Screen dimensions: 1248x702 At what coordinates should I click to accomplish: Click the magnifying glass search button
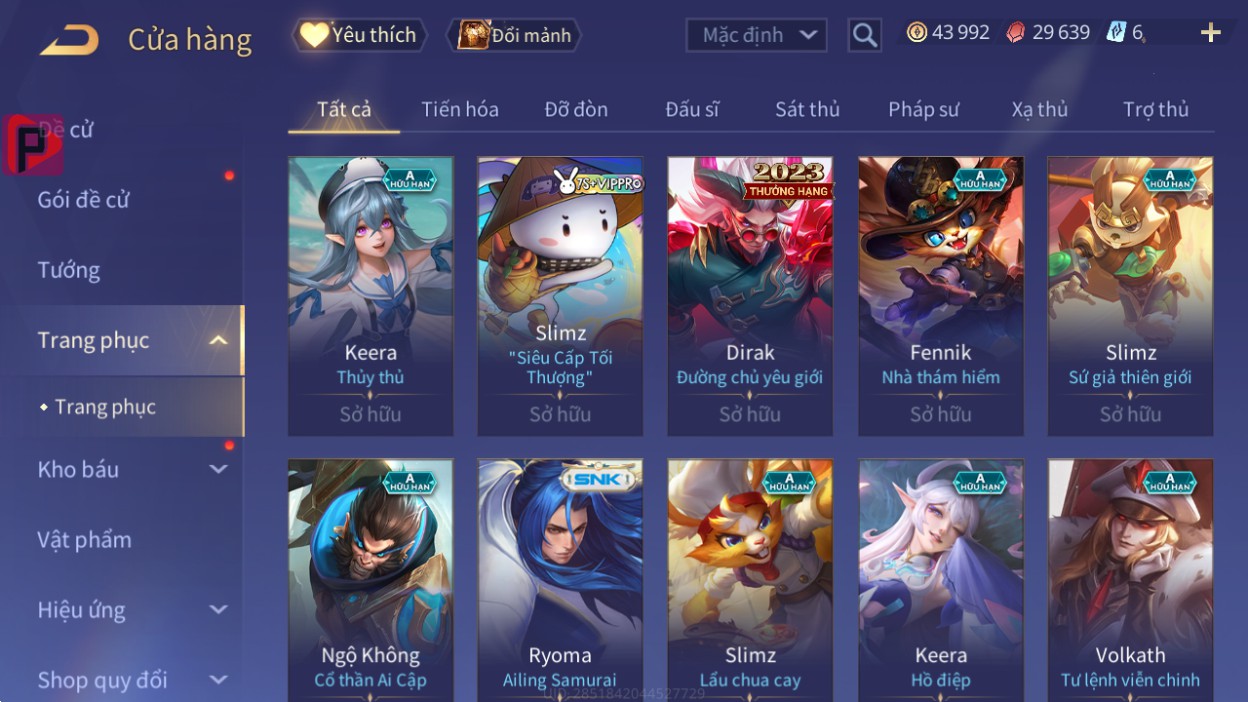pyautogui.click(x=864, y=35)
